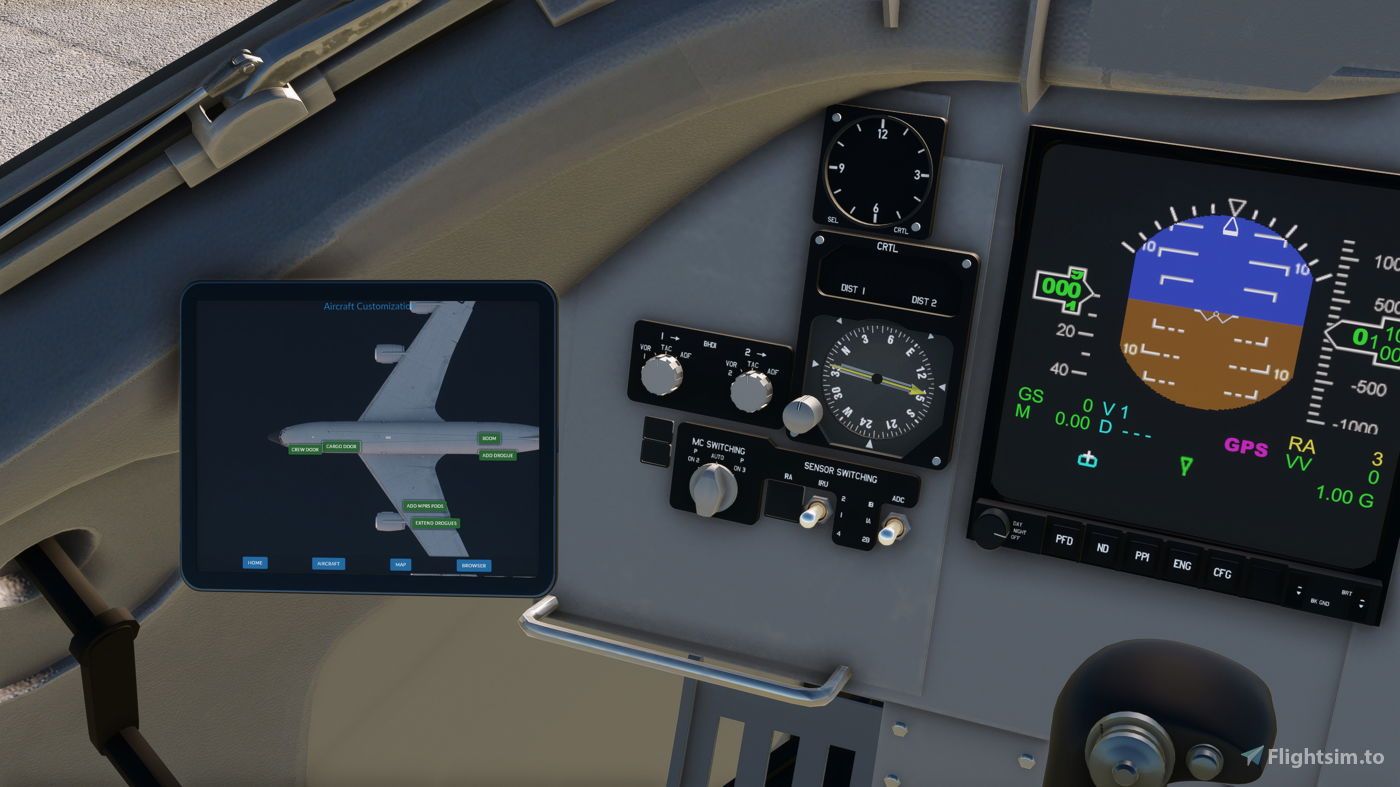Select the ND navigation display mode
This screenshot has height=787, width=1400.
pyautogui.click(x=1102, y=550)
